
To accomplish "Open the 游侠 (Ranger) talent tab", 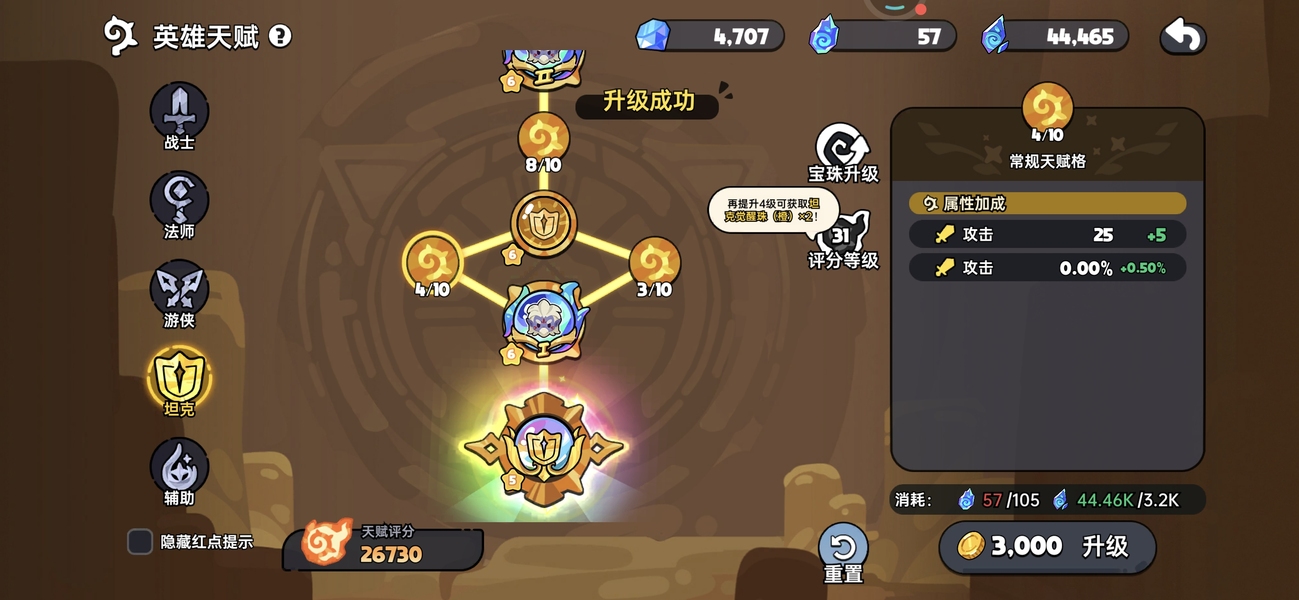I will click(x=179, y=290).
